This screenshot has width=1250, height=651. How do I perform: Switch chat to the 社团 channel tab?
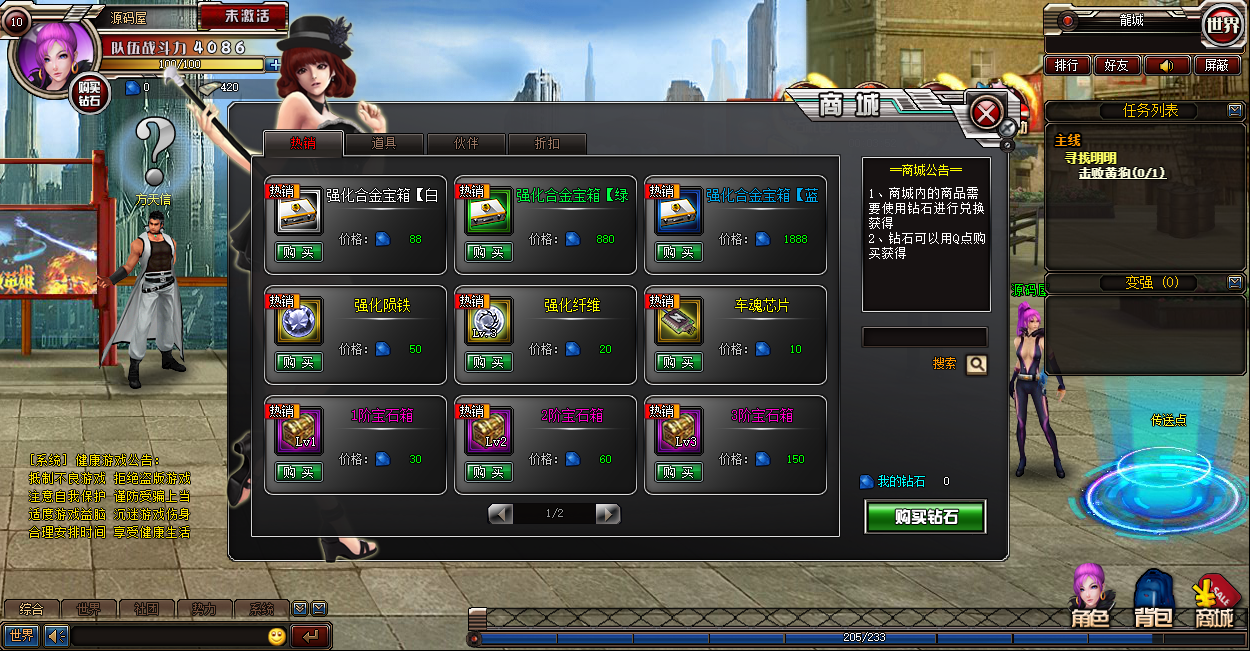[147, 609]
